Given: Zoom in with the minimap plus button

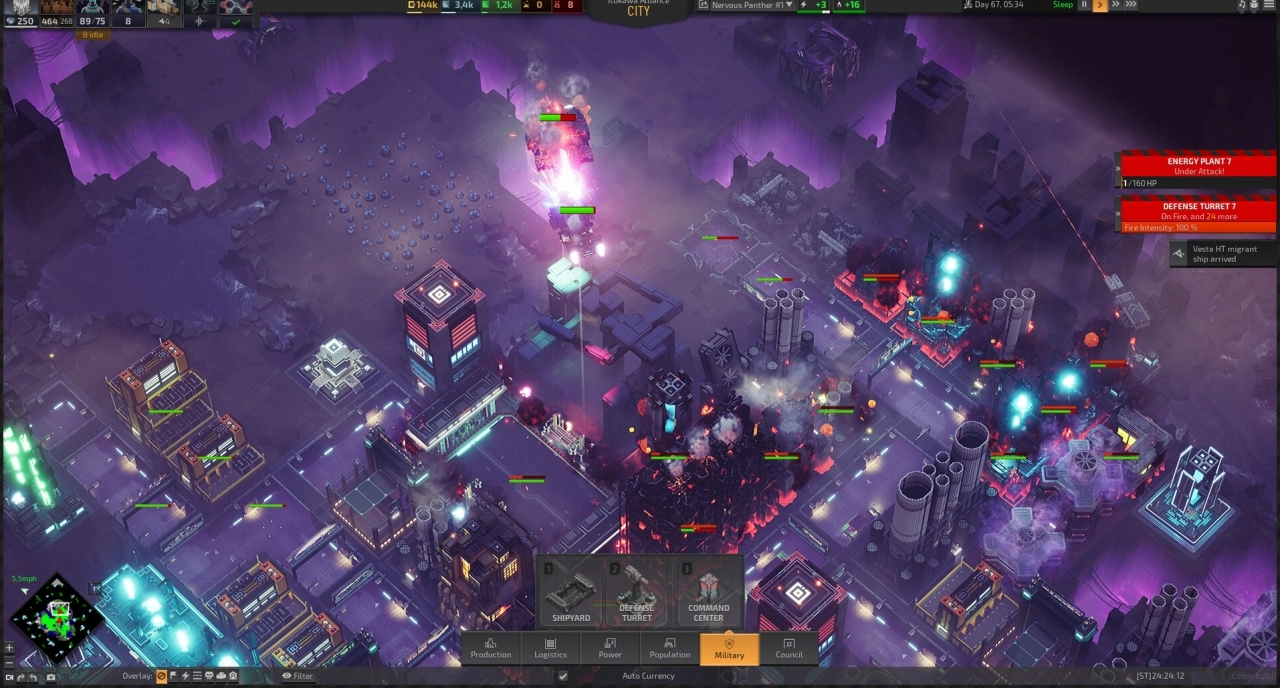Looking at the screenshot, I should click(10, 647).
